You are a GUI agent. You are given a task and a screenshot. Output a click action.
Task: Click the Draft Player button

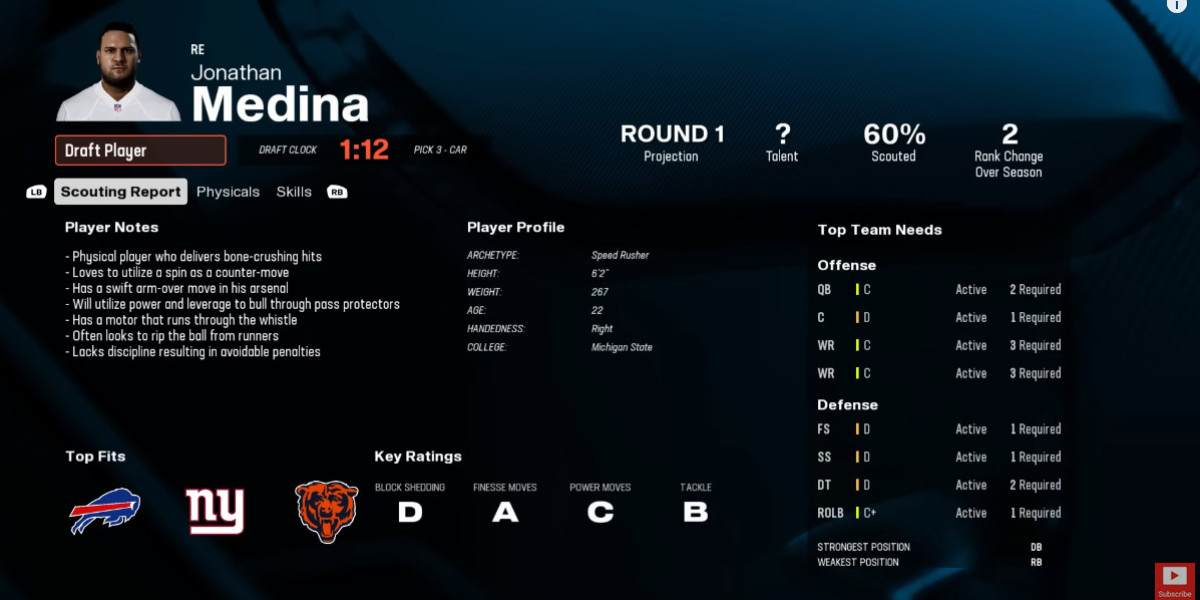point(140,151)
